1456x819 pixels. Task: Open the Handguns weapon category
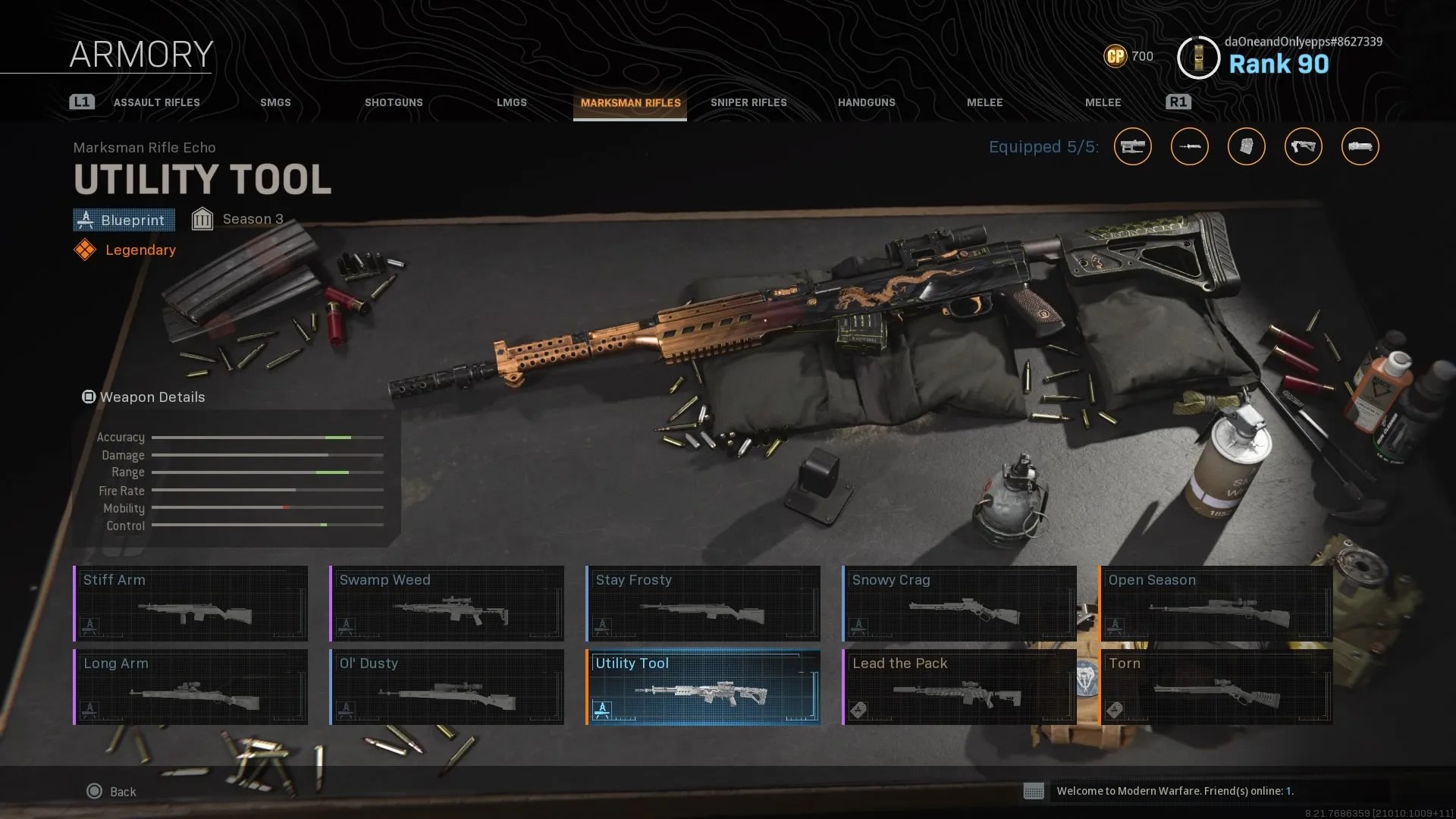(867, 102)
